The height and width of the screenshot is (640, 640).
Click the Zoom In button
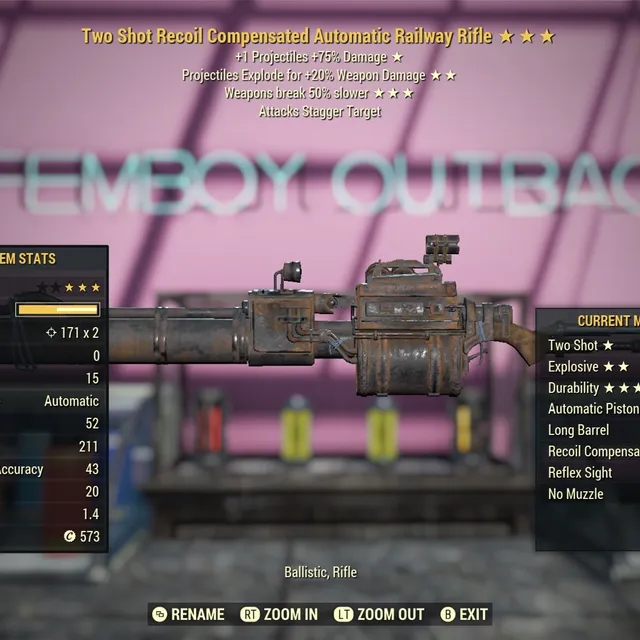click(x=279, y=614)
